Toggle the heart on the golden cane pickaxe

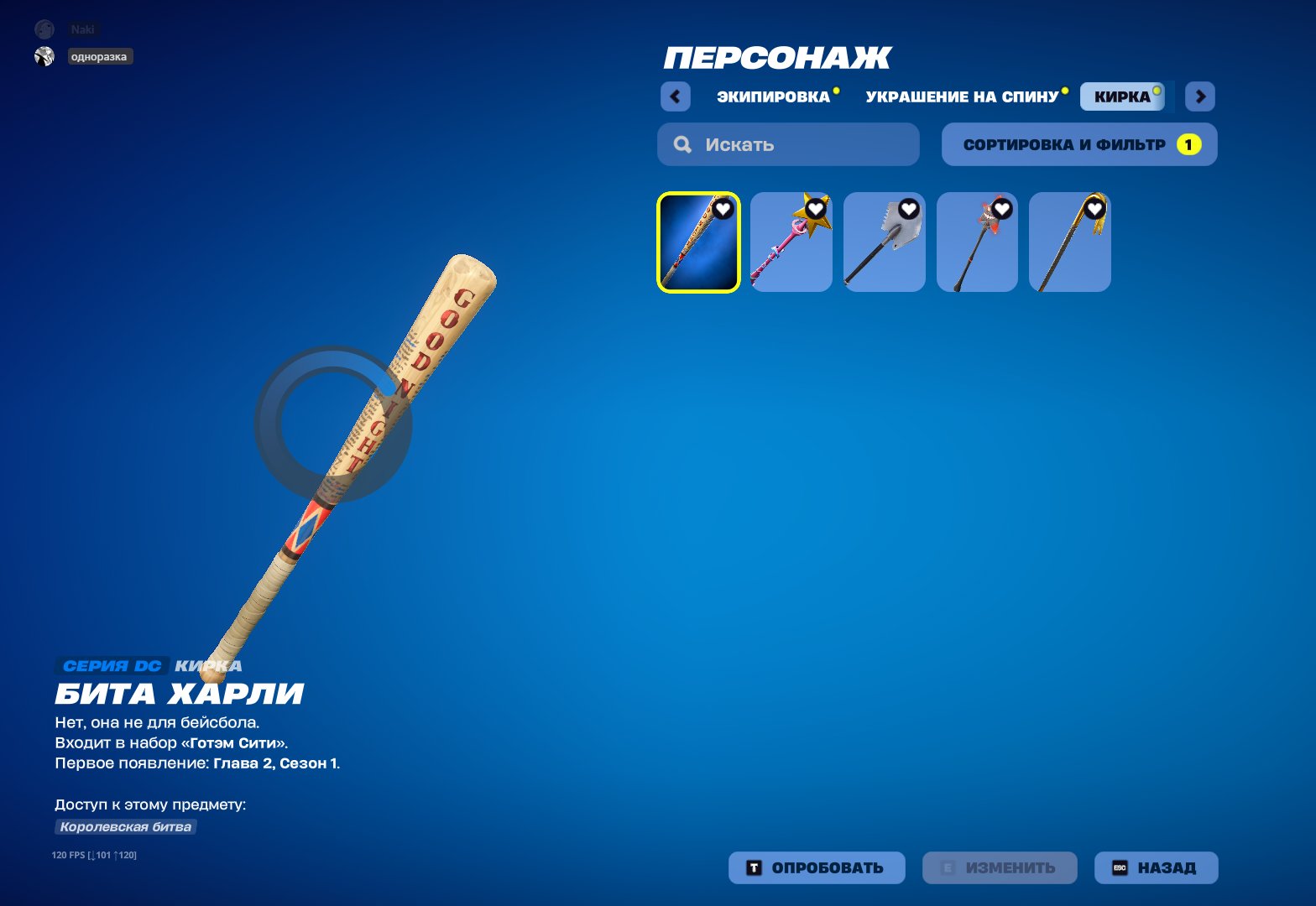pyautogui.click(x=1094, y=210)
